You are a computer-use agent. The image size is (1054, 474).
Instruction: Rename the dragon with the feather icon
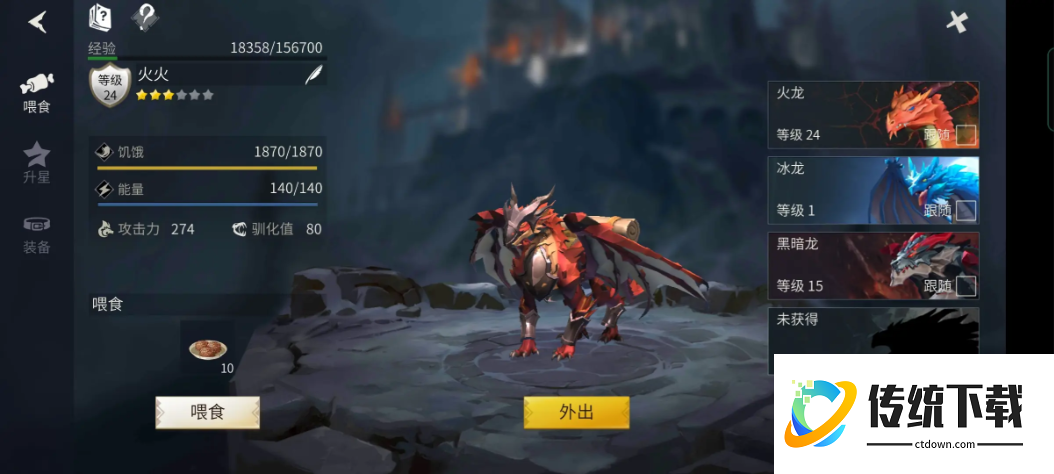(313, 76)
